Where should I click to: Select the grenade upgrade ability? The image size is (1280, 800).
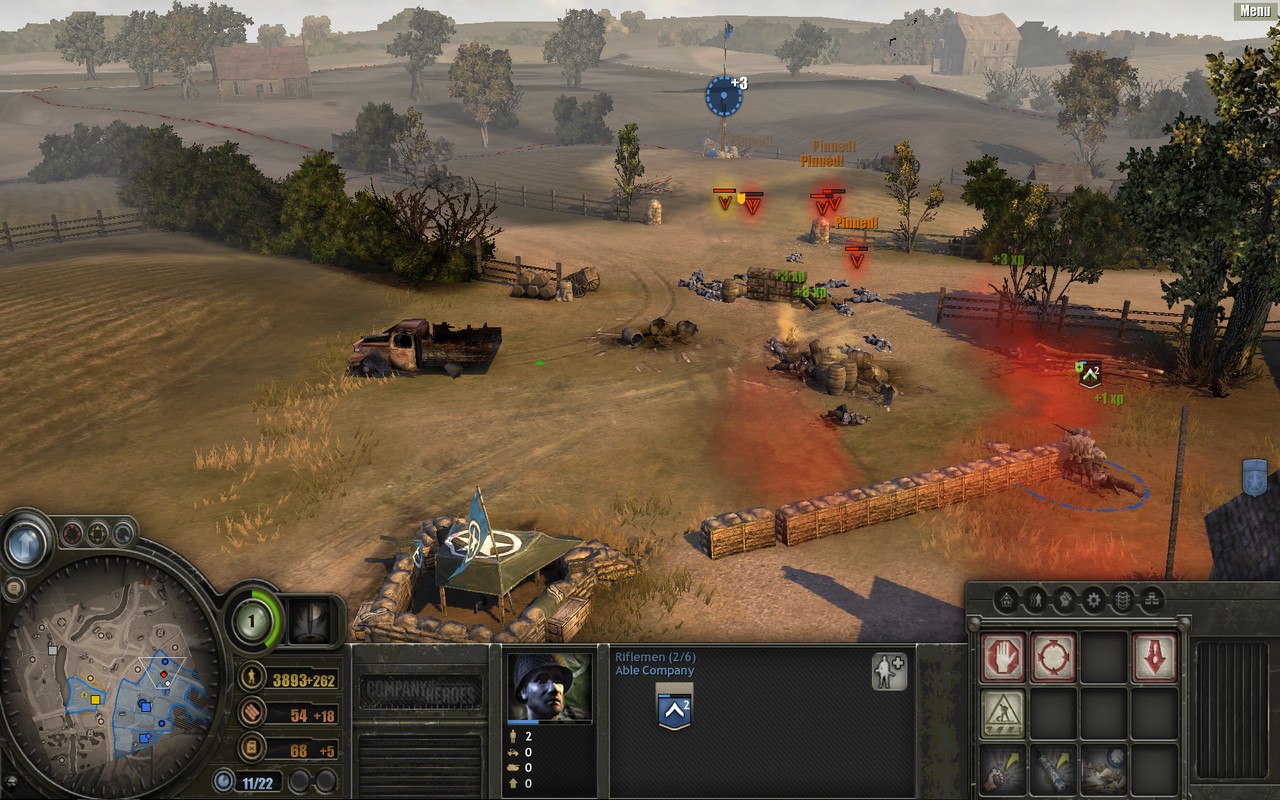[1002, 769]
